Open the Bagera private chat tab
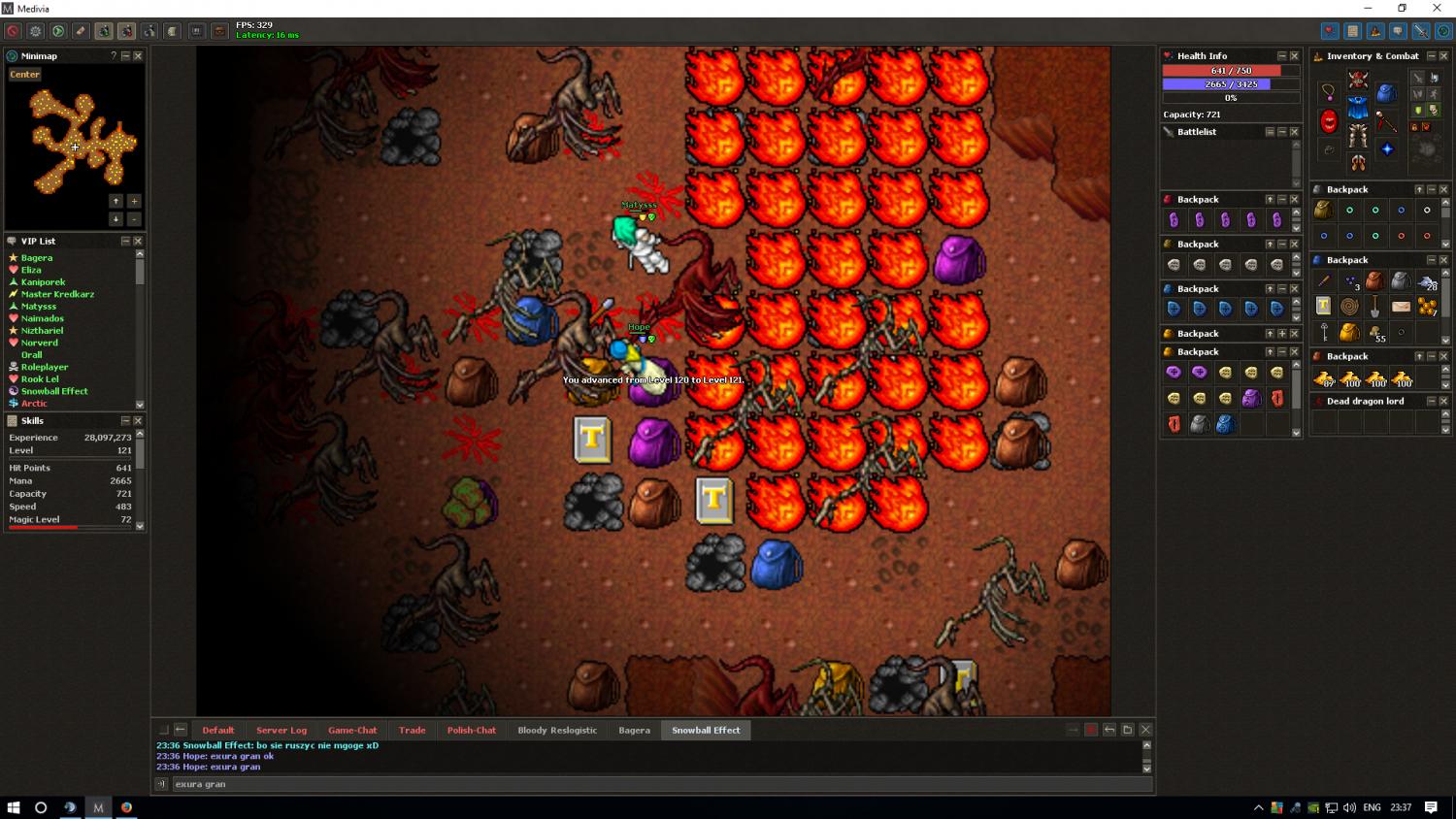 [634, 731]
